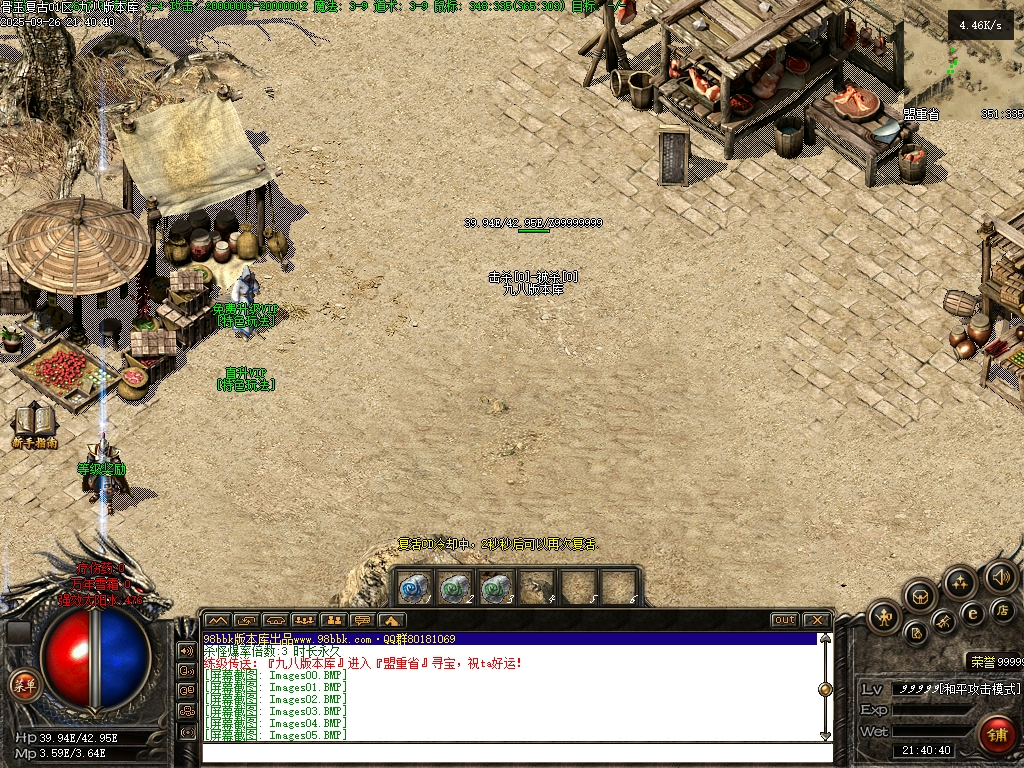Click the round 'e' icon button

[972, 612]
